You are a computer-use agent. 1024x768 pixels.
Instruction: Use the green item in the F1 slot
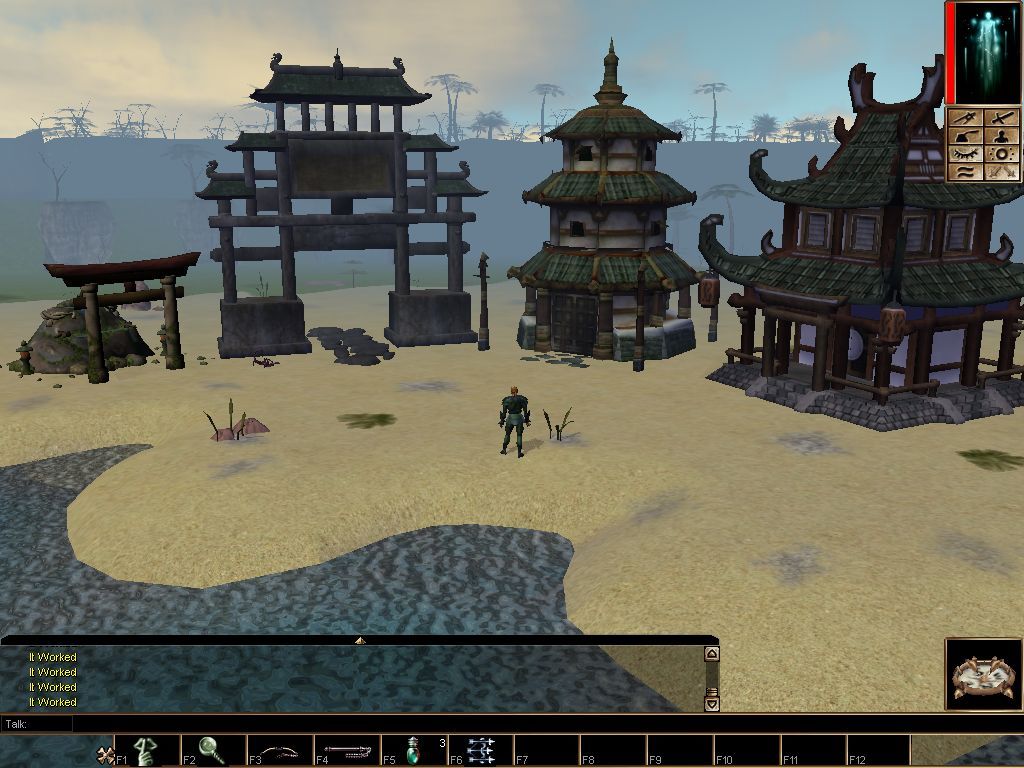coord(146,750)
